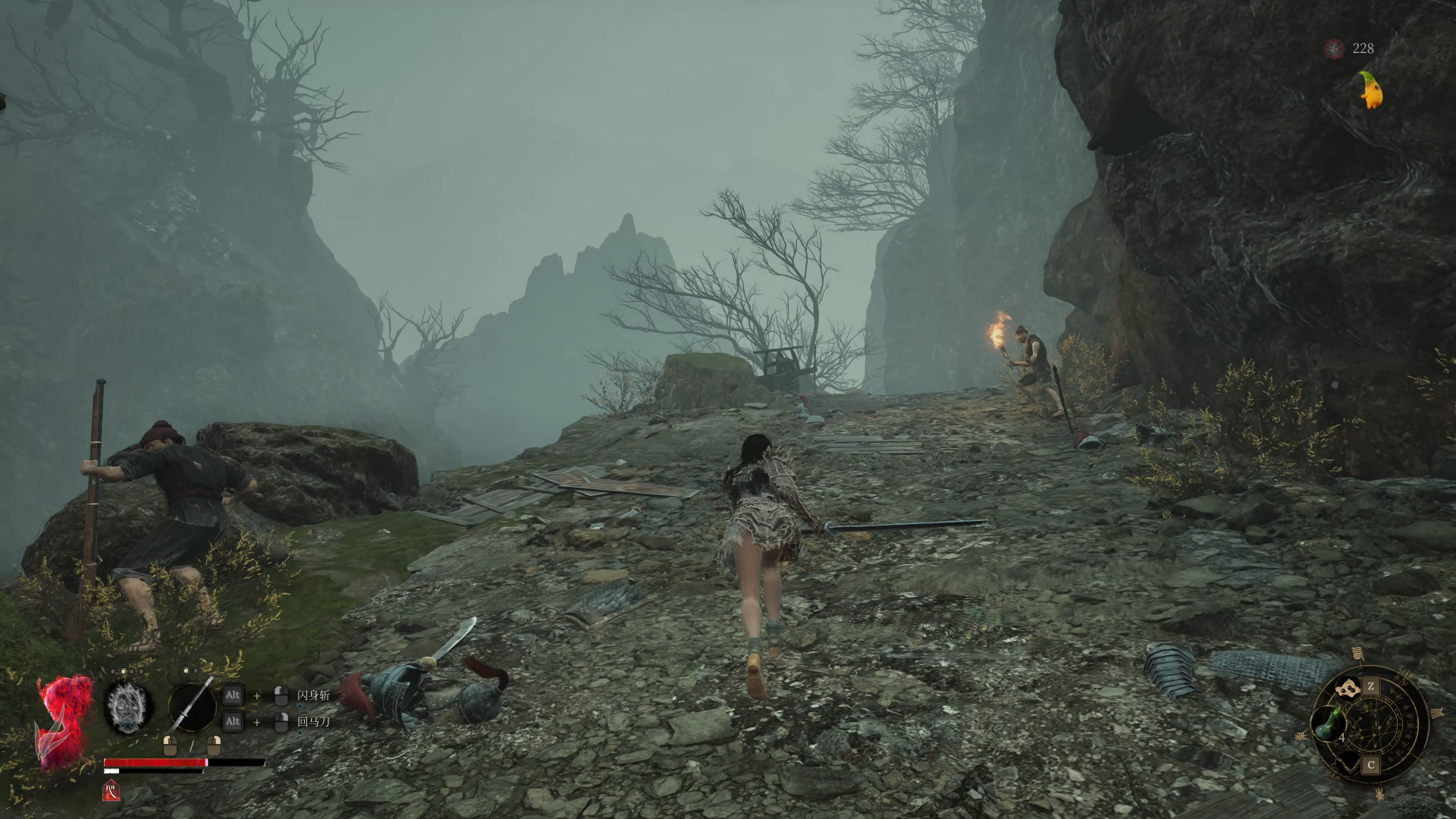
Task: Select the parchment item with black pills
Action: point(1348,688)
